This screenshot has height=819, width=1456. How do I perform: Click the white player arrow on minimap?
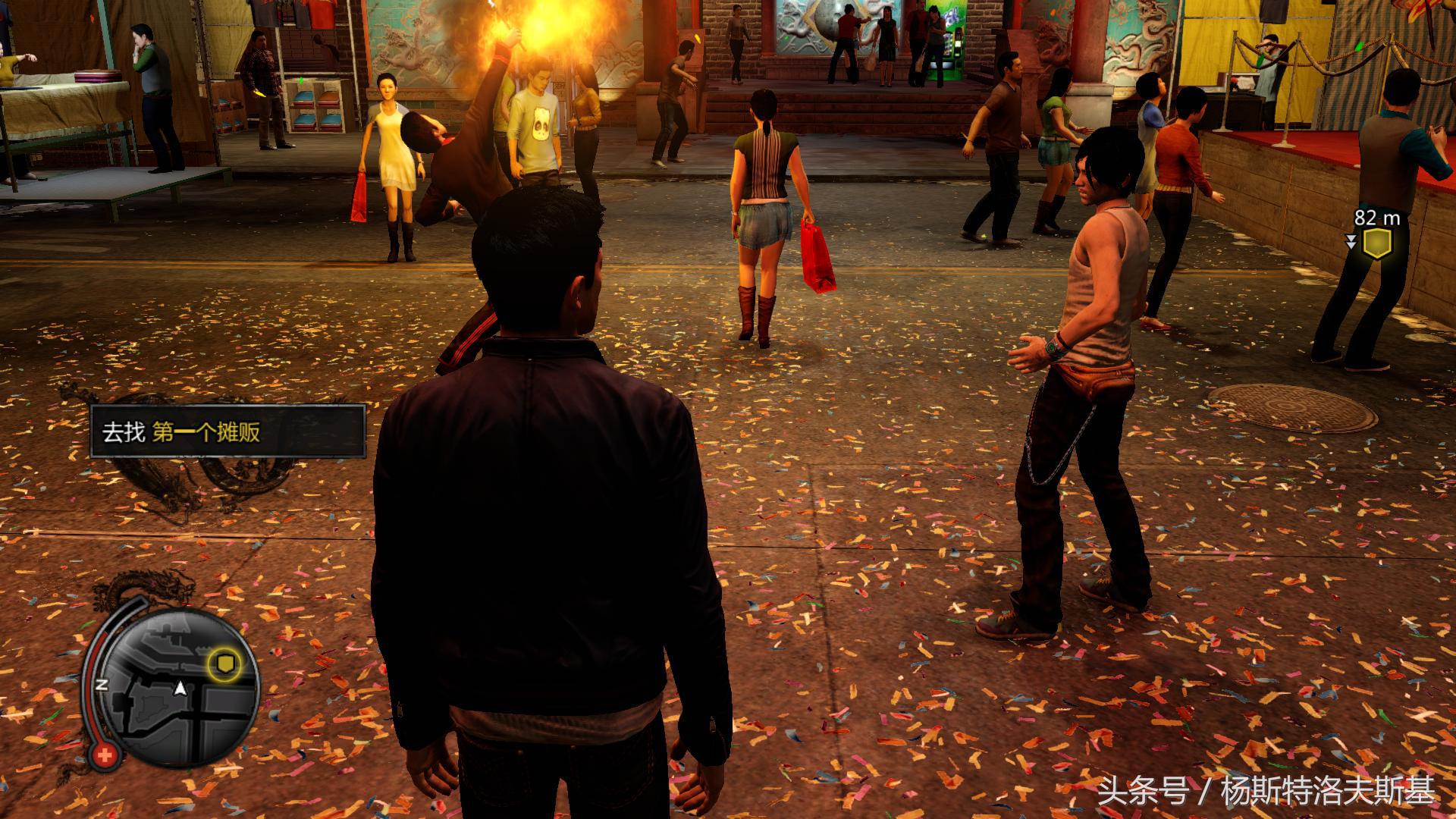point(180,689)
